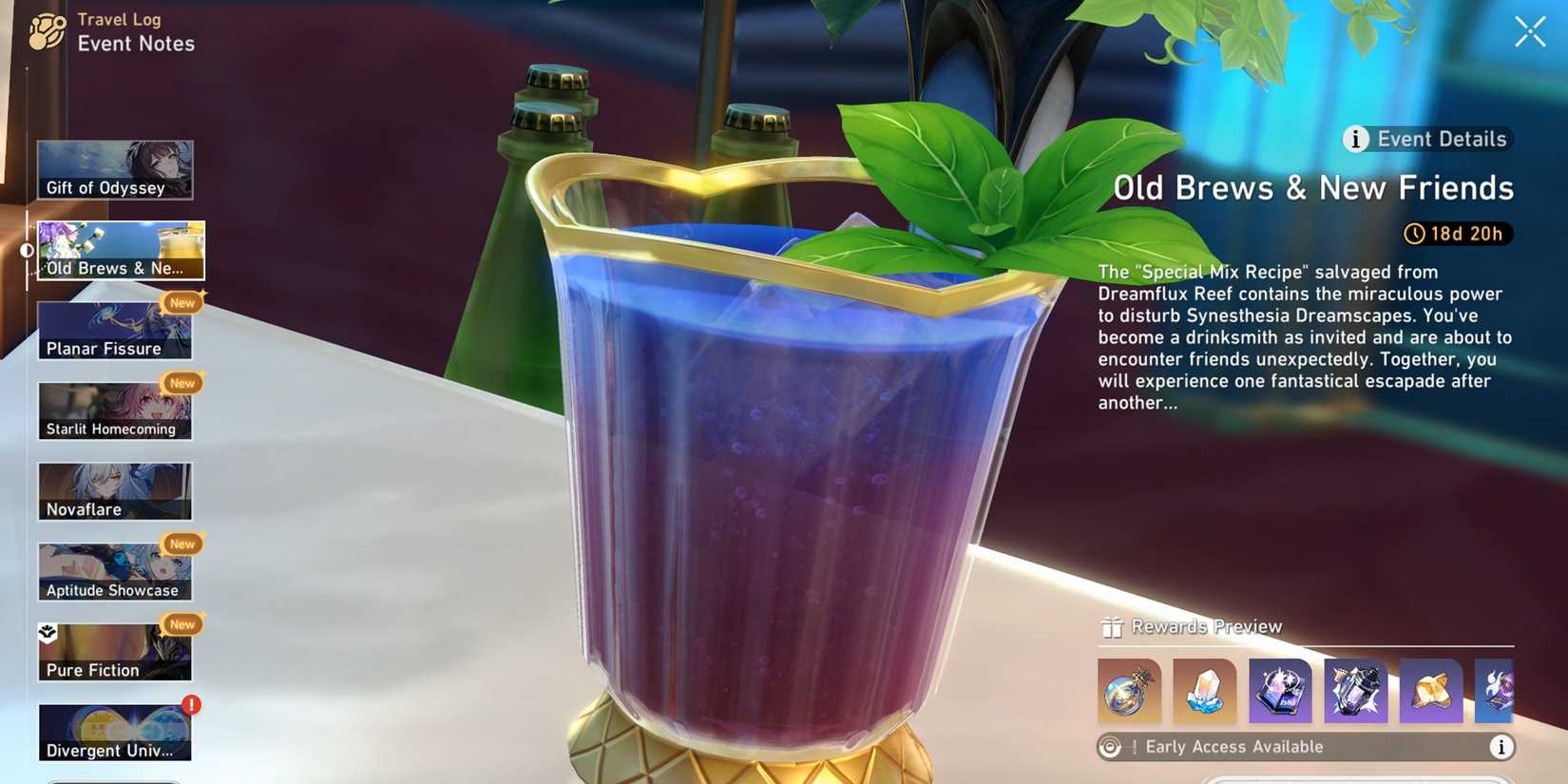Select the Aptitude Showcase event
The image size is (1568, 784).
[x=114, y=571]
